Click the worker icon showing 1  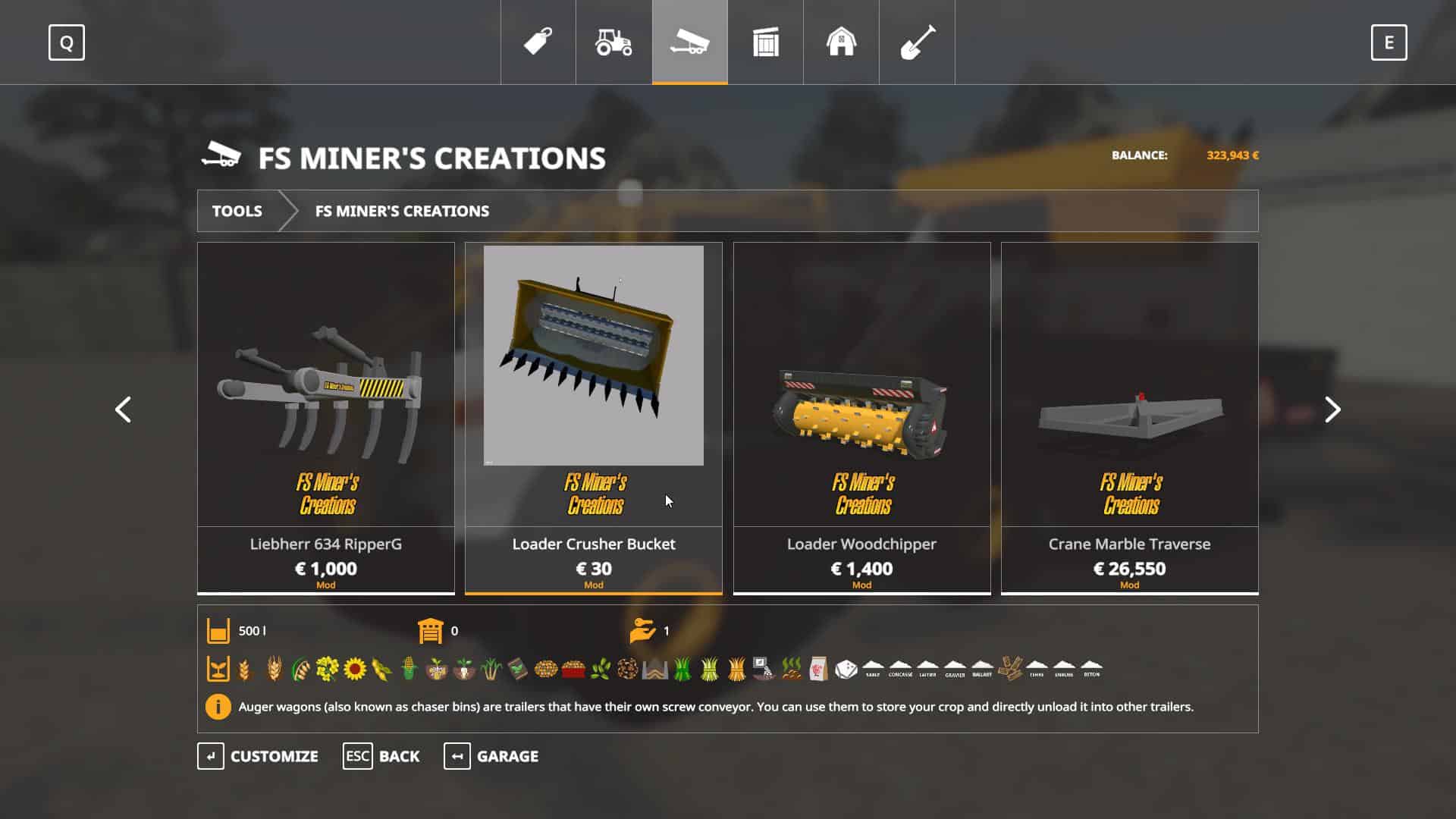(x=642, y=630)
